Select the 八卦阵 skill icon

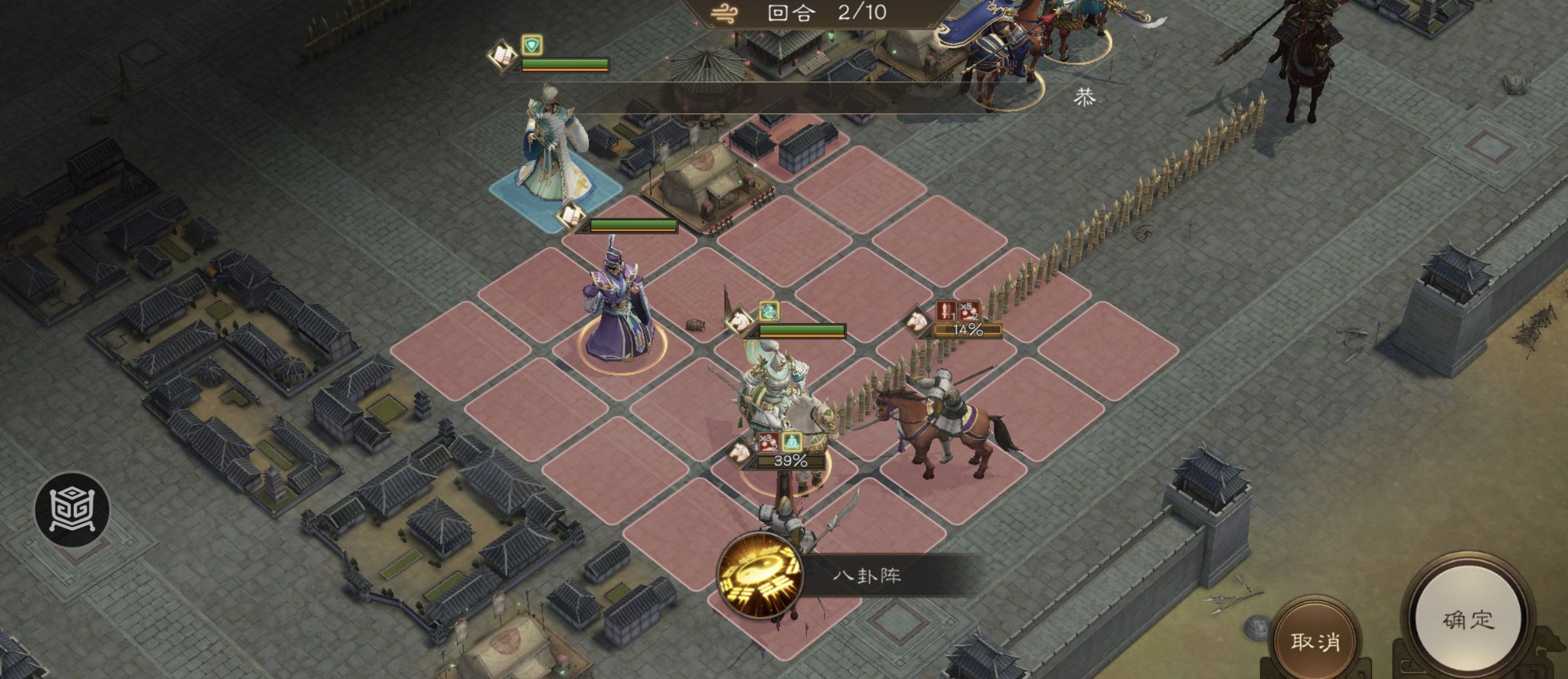pyautogui.click(x=760, y=575)
